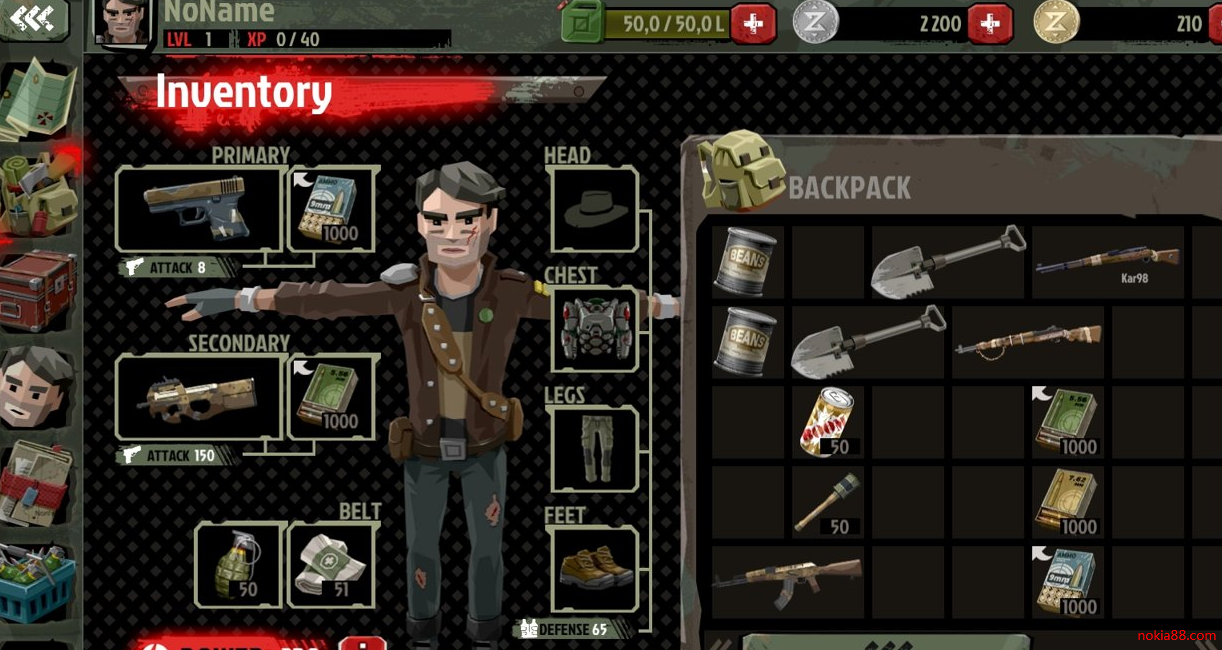
Task: Select the secondary P90 weapon slot
Action: [199, 397]
